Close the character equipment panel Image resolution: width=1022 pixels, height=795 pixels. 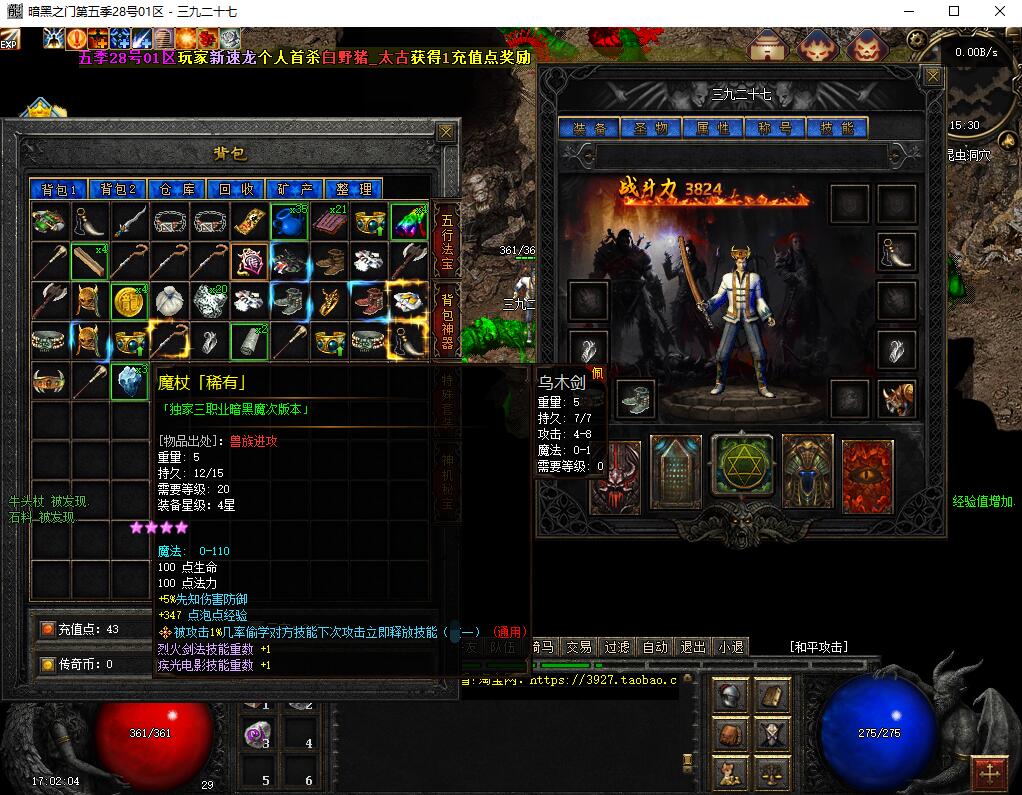pos(933,76)
